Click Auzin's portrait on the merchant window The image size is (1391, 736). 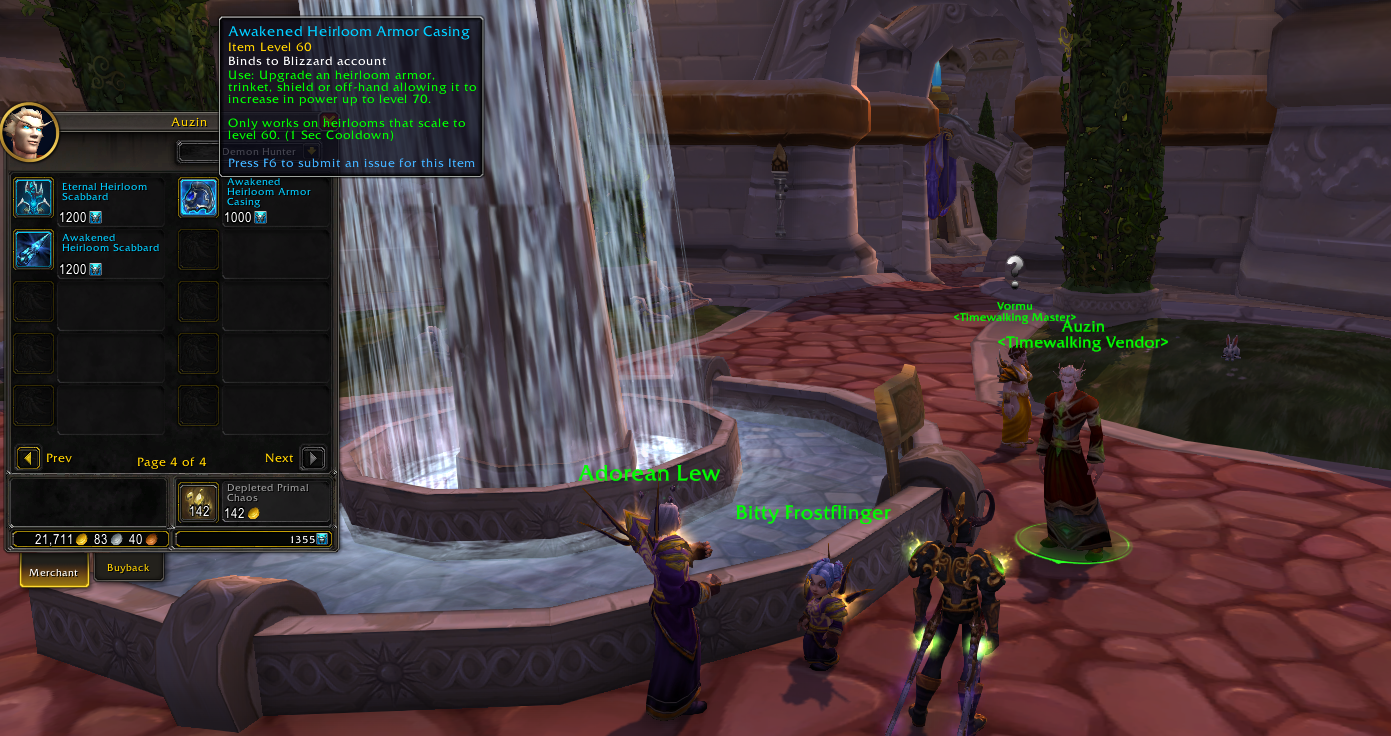click(x=29, y=132)
